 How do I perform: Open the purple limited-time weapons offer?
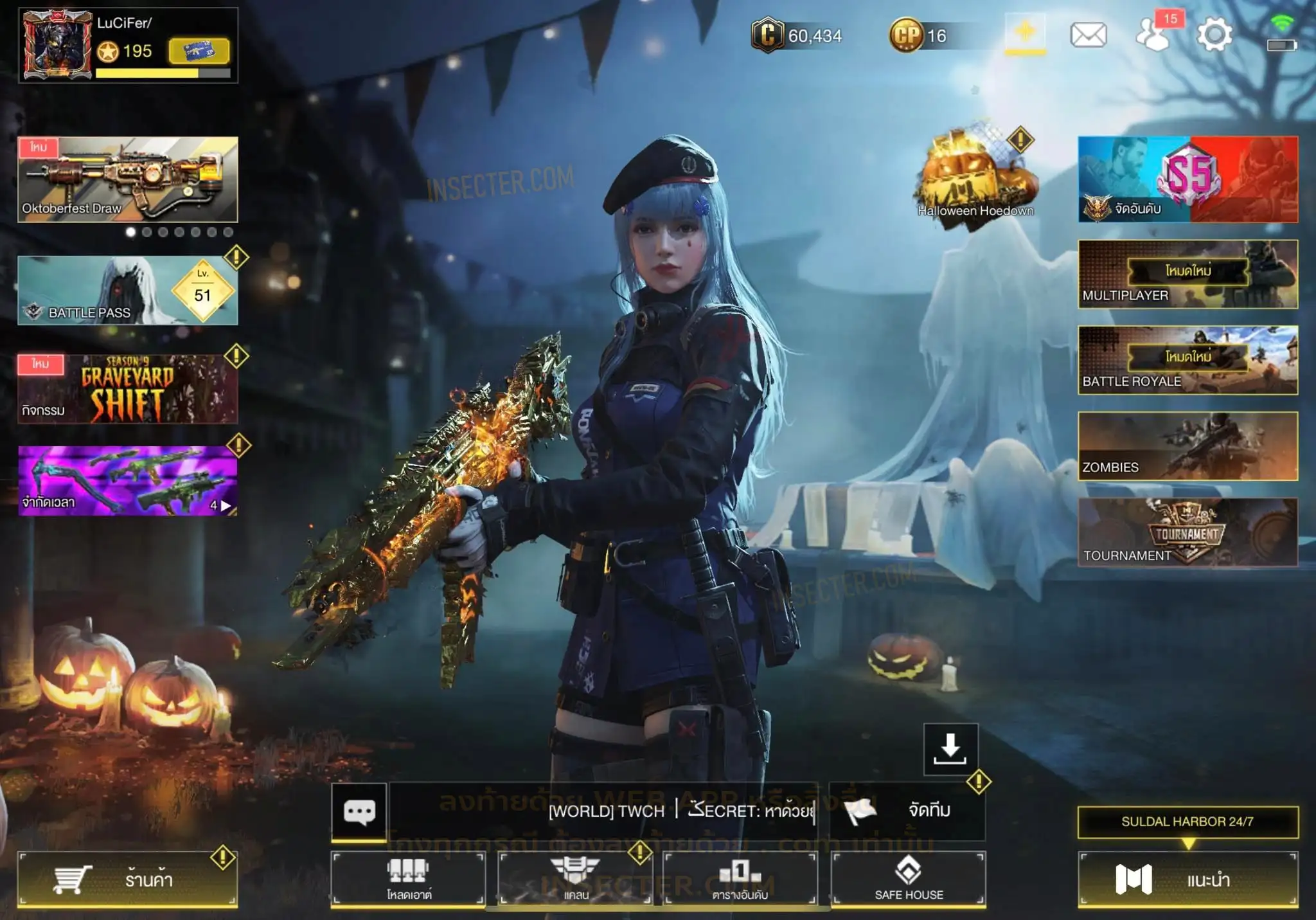click(127, 481)
